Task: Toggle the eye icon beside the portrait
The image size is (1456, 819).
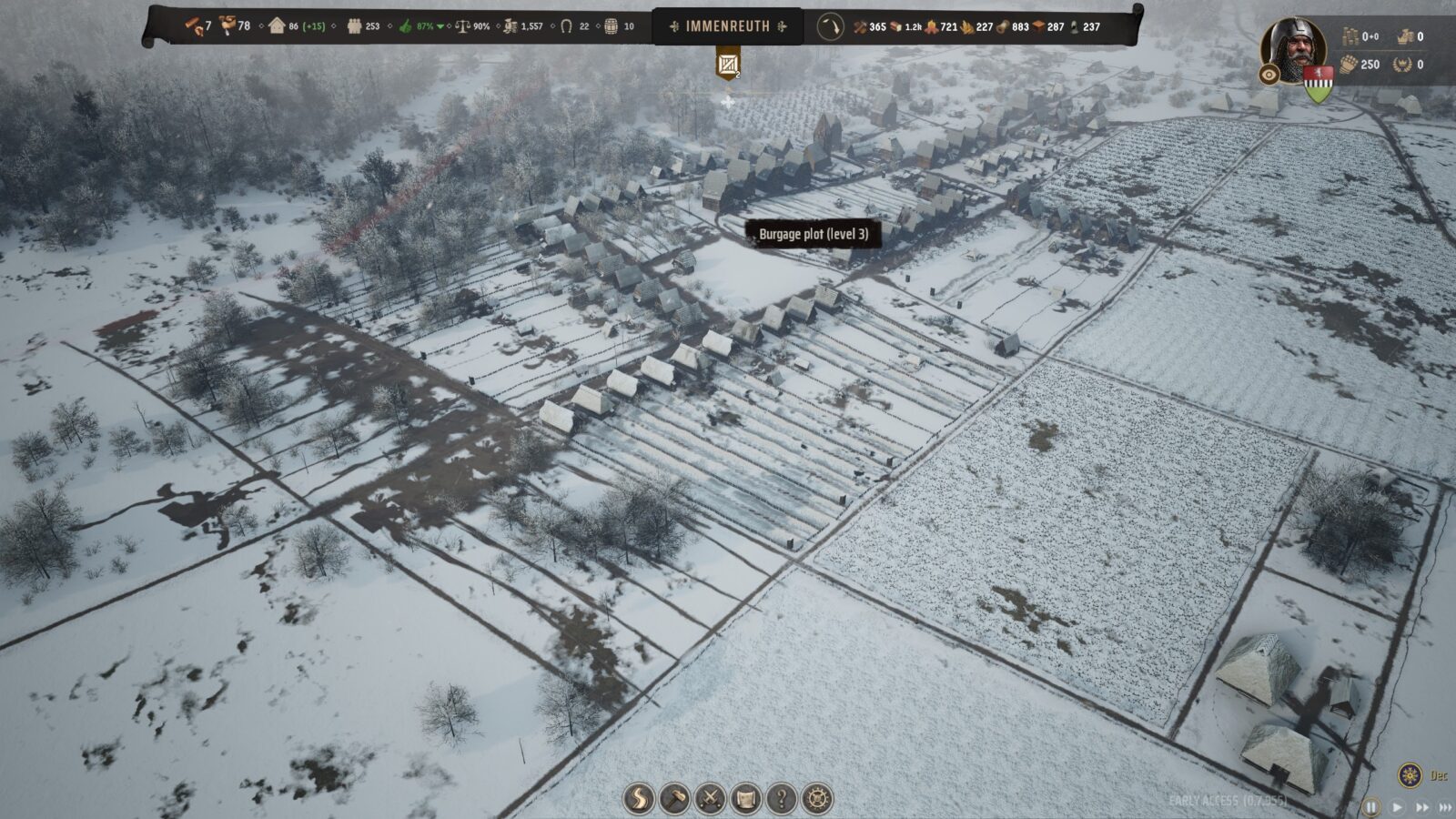Action: 1269,75
